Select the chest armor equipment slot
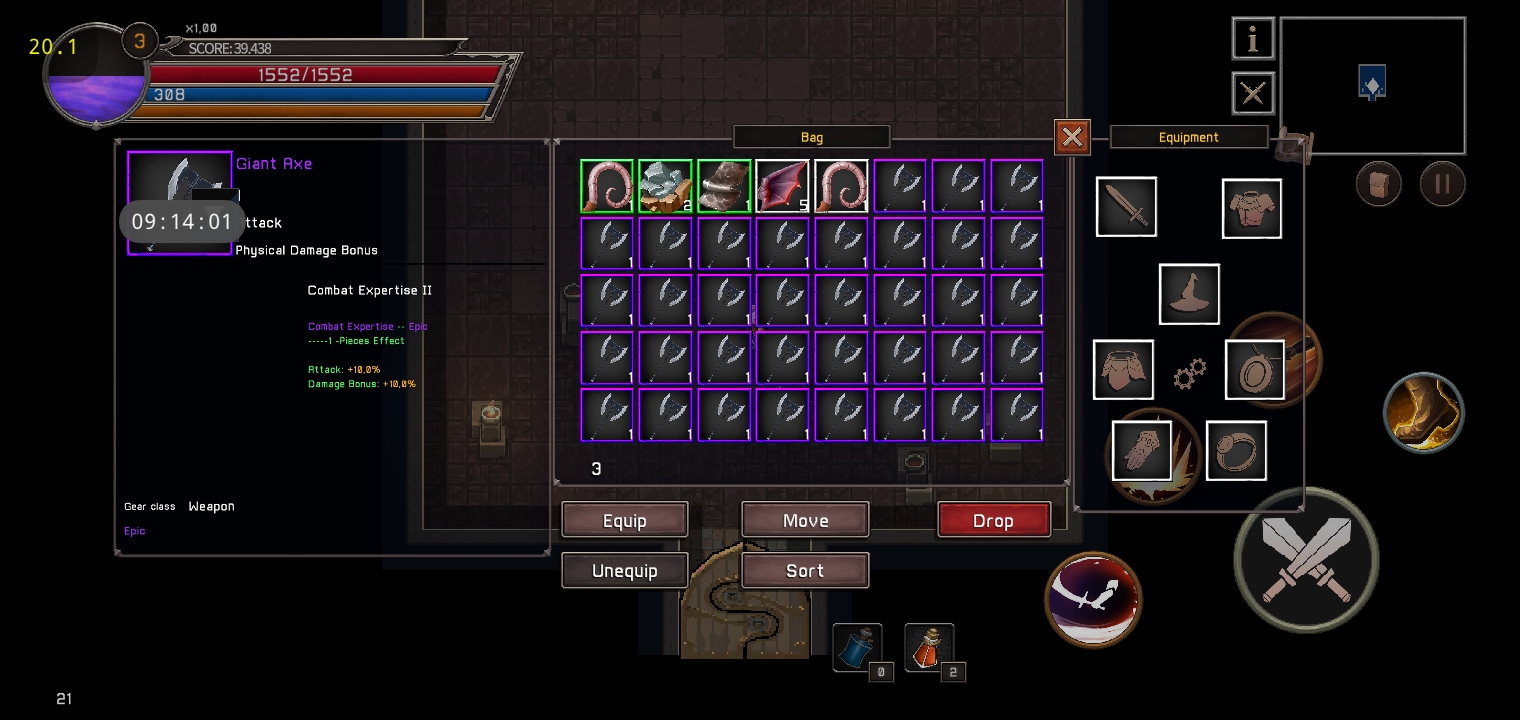 (x=1252, y=209)
